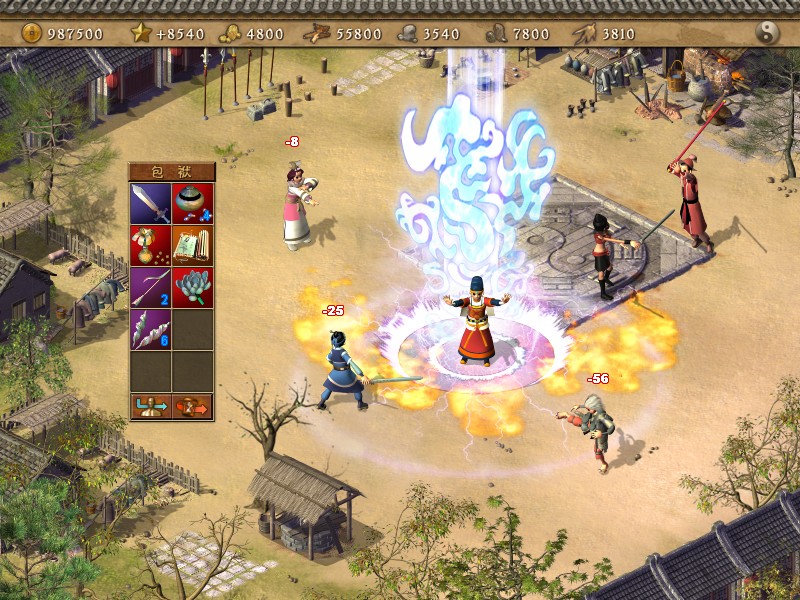Click the red-arrow figure button in inventory
The width and height of the screenshot is (800, 600).
pos(192,406)
